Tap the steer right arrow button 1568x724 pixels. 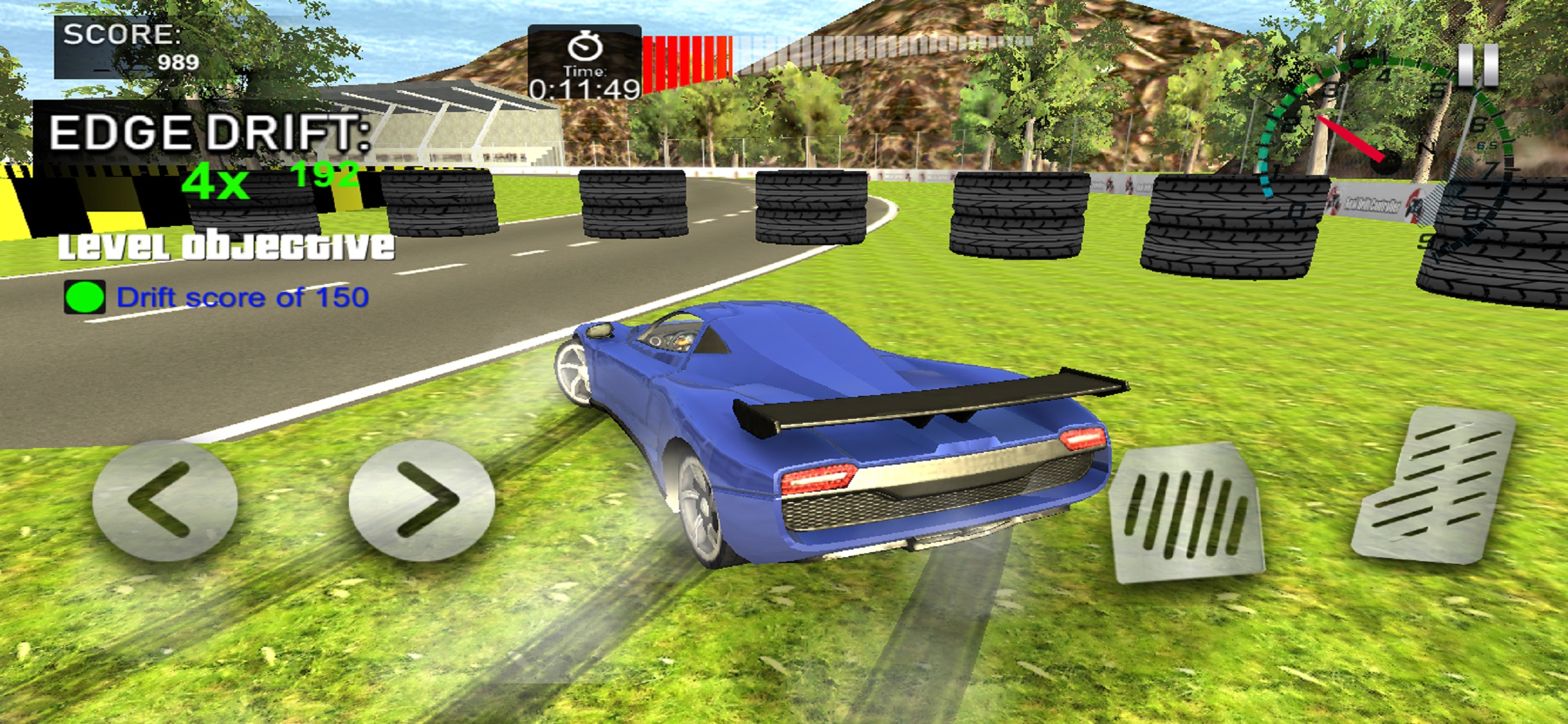pos(422,499)
